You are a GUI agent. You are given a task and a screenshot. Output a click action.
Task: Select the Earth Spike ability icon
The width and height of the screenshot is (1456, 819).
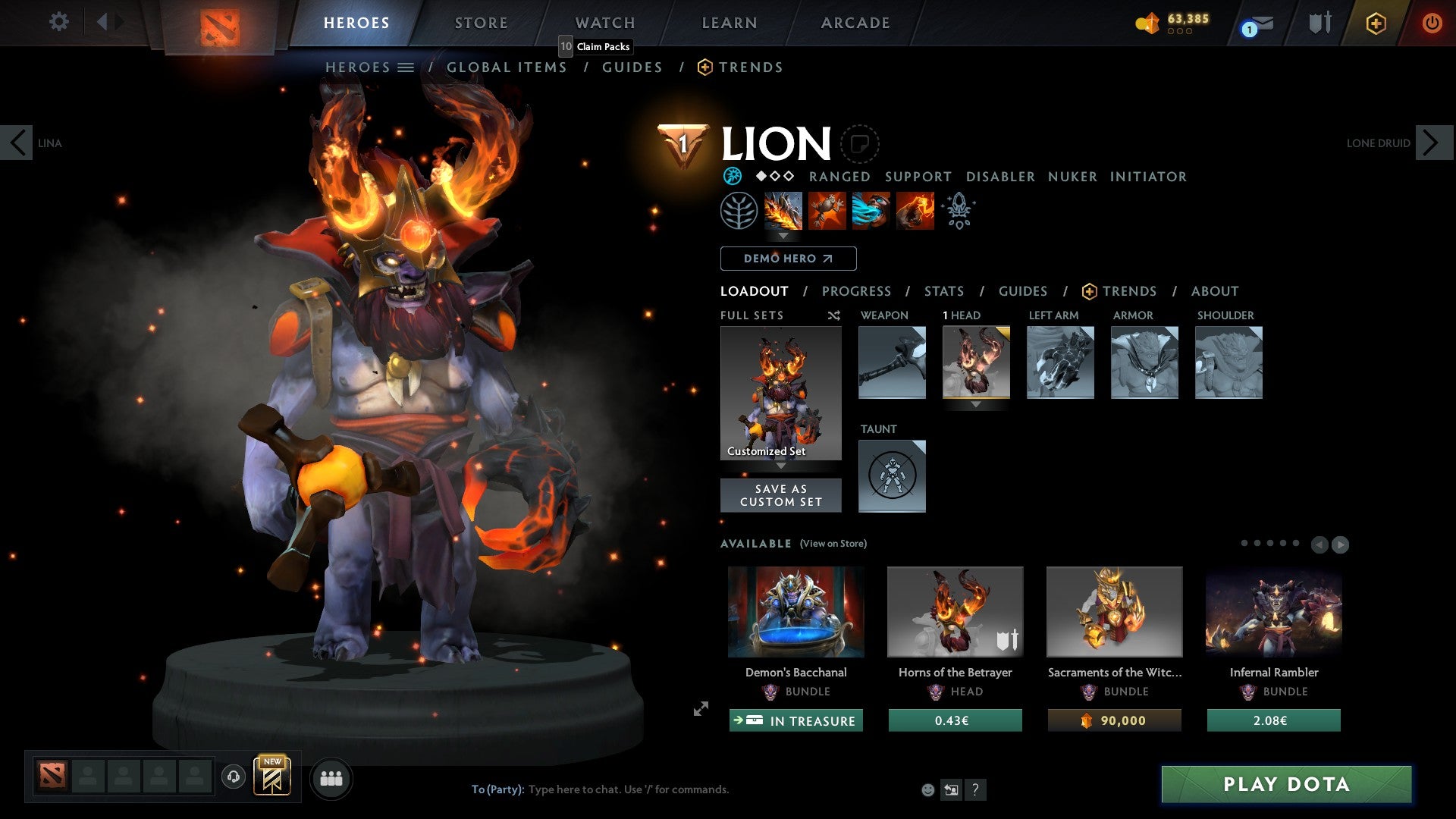point(783,211)
